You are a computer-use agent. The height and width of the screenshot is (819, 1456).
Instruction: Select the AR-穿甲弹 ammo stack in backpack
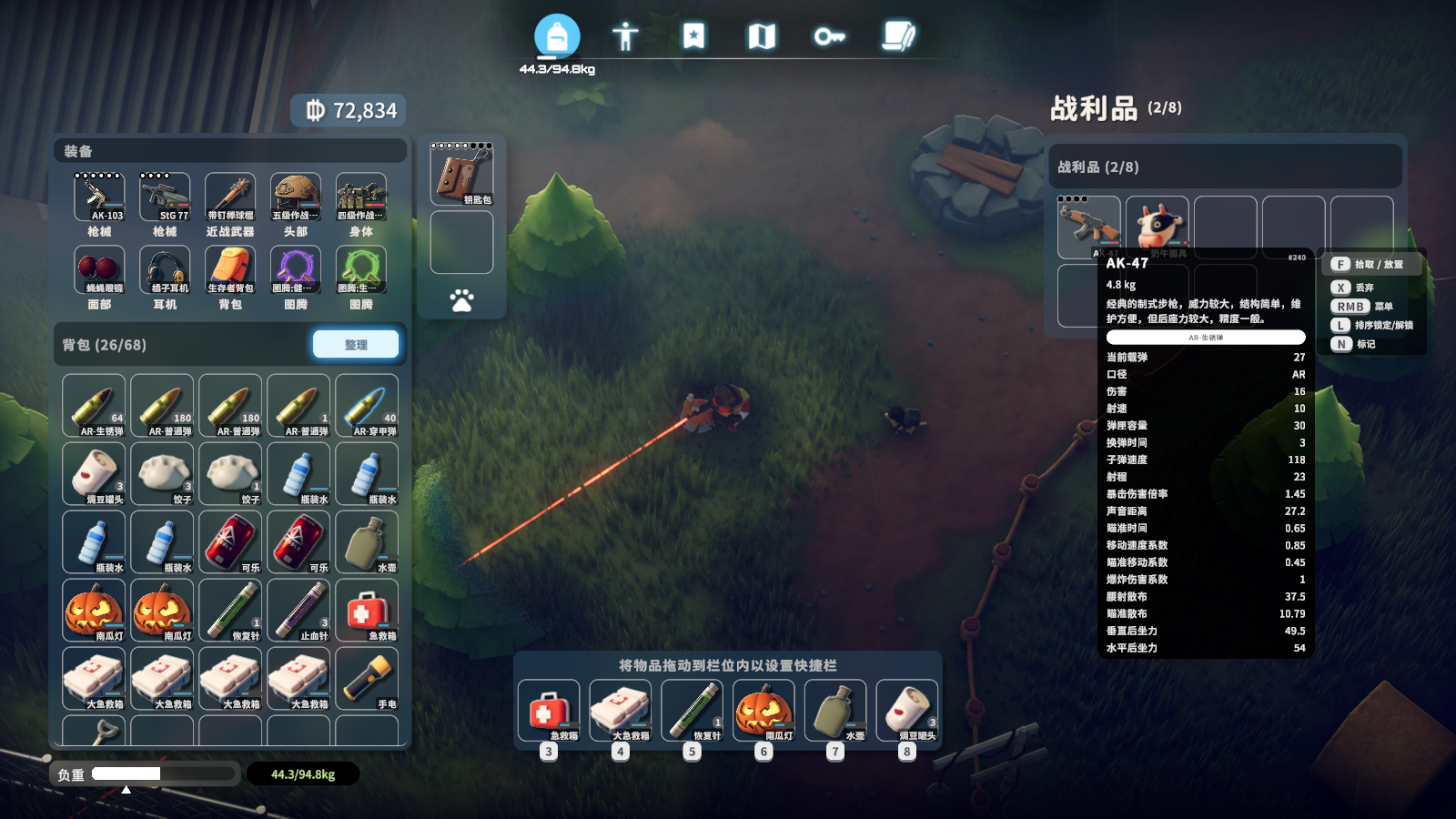367,406
